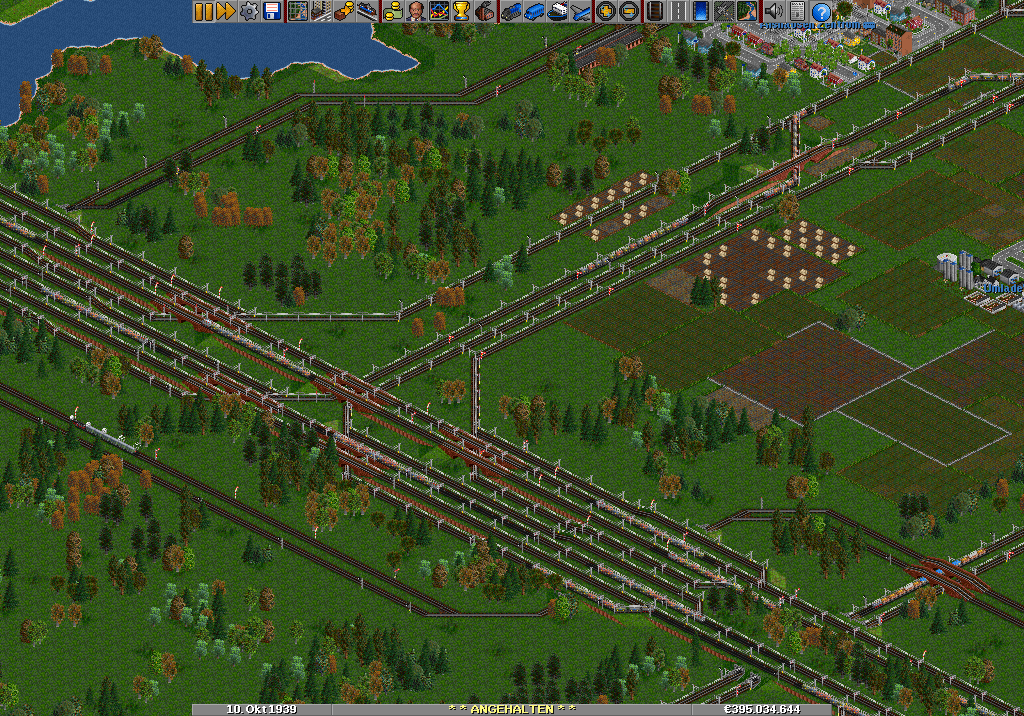The height and width of the screenshot is (716, 1024).
Task: Open the train list
Action: click(x=512, y=11)
